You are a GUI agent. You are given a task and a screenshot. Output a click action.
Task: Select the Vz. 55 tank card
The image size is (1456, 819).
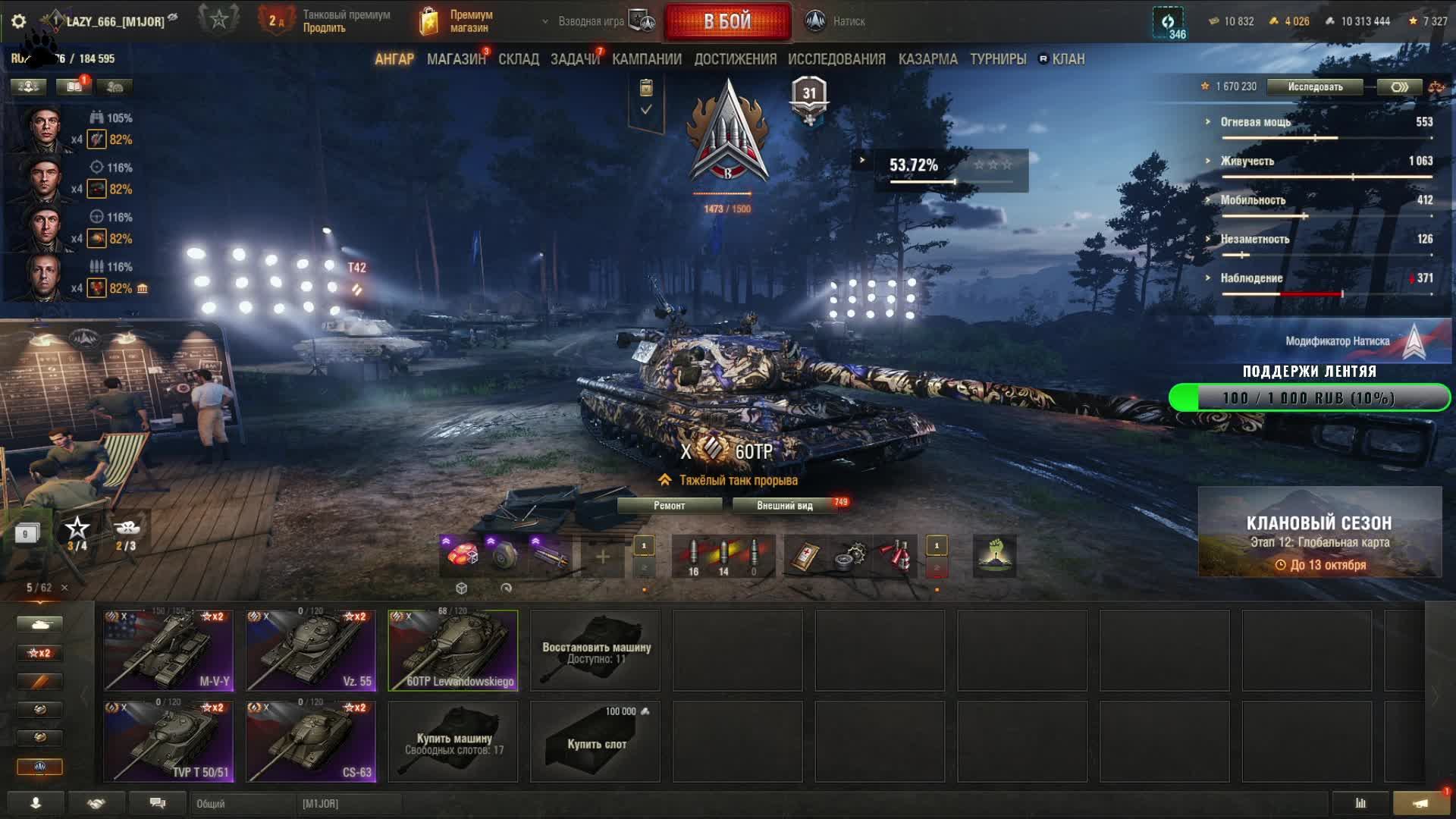tap(311, 651)
